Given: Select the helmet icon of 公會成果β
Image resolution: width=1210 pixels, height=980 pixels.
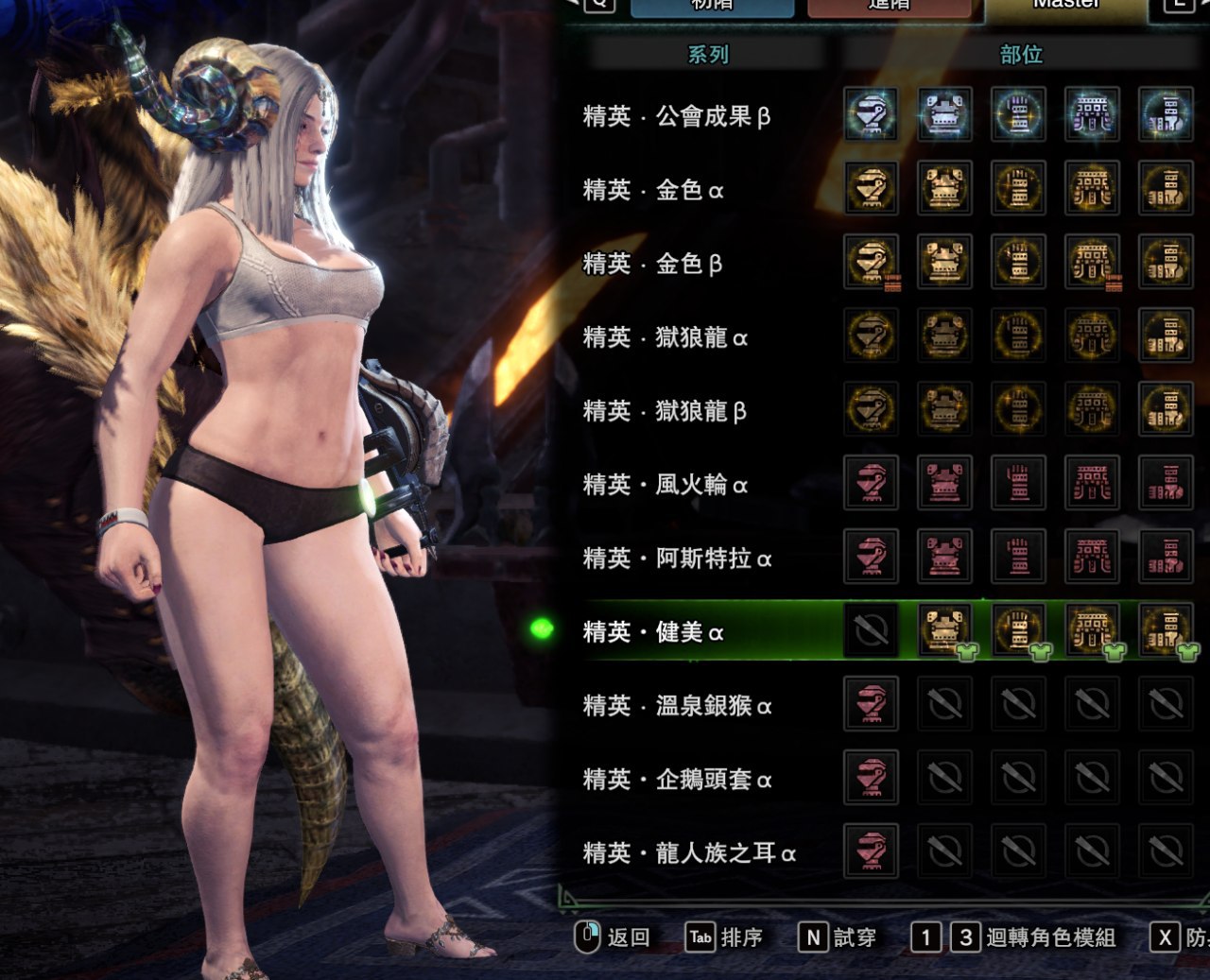Looking at the screenshot, I should click(x=871, y=114).
